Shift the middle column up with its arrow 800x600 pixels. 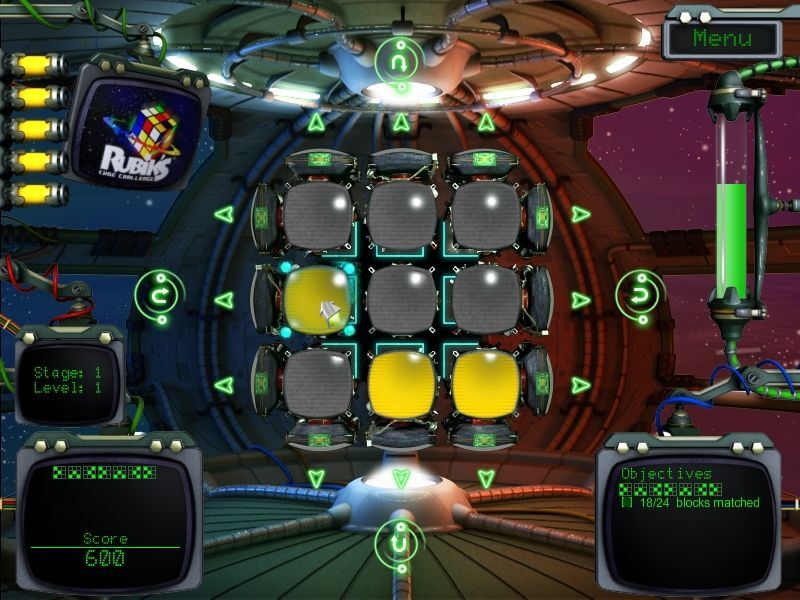point(401,123)
